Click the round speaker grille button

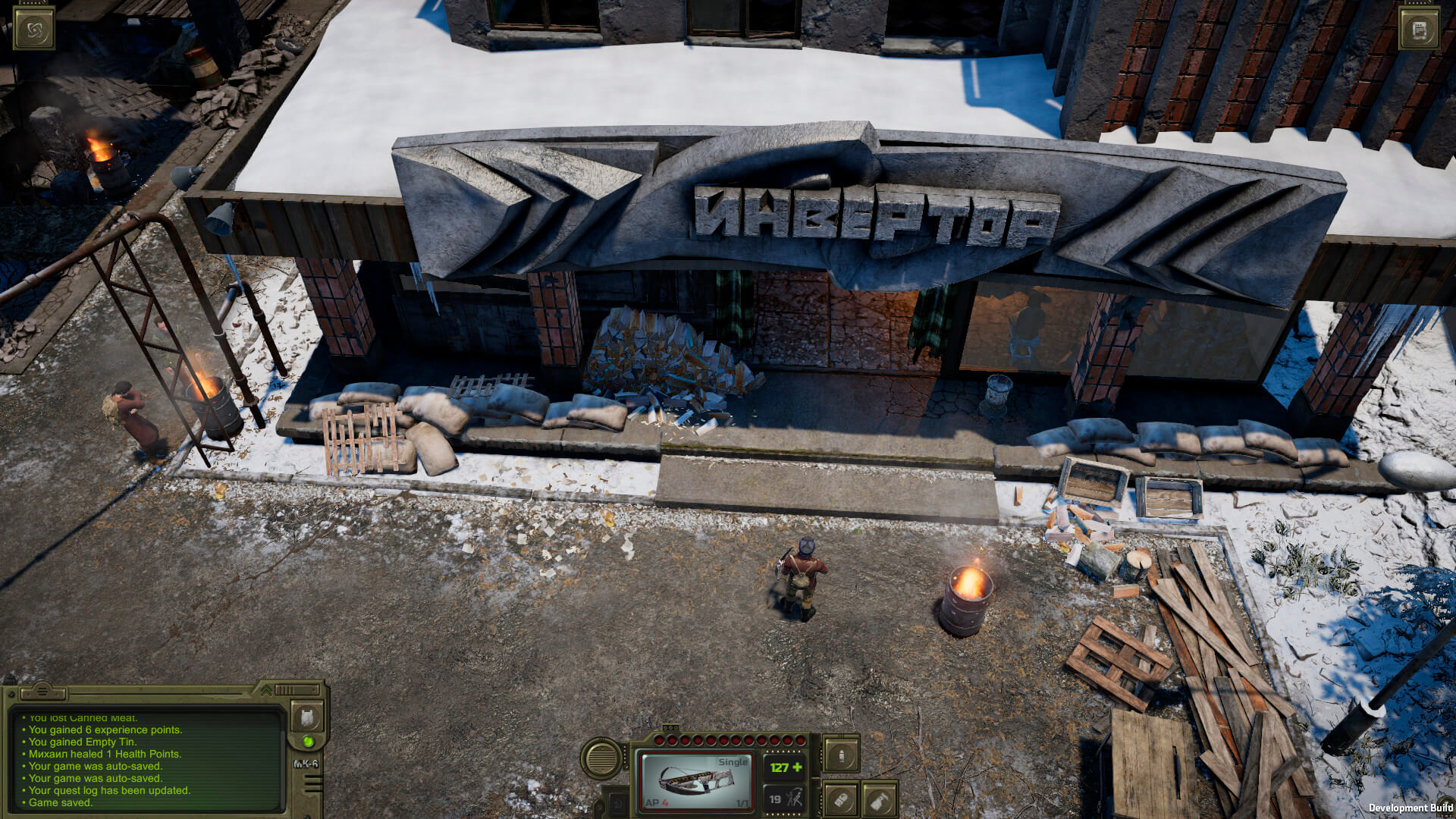pos(602,758)
